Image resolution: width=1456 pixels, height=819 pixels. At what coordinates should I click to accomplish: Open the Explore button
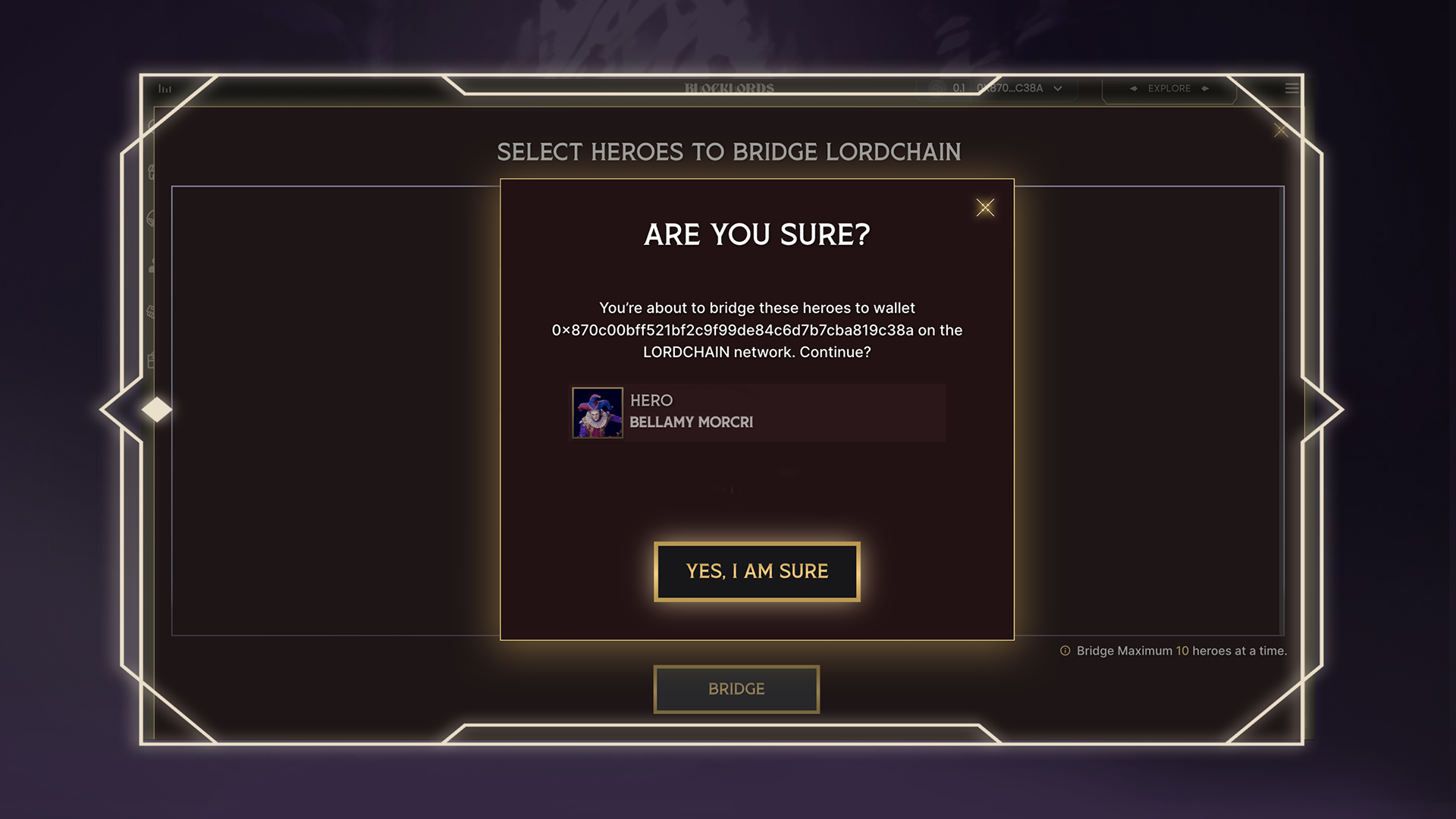pyautogui.click(x=1169, y=89)
